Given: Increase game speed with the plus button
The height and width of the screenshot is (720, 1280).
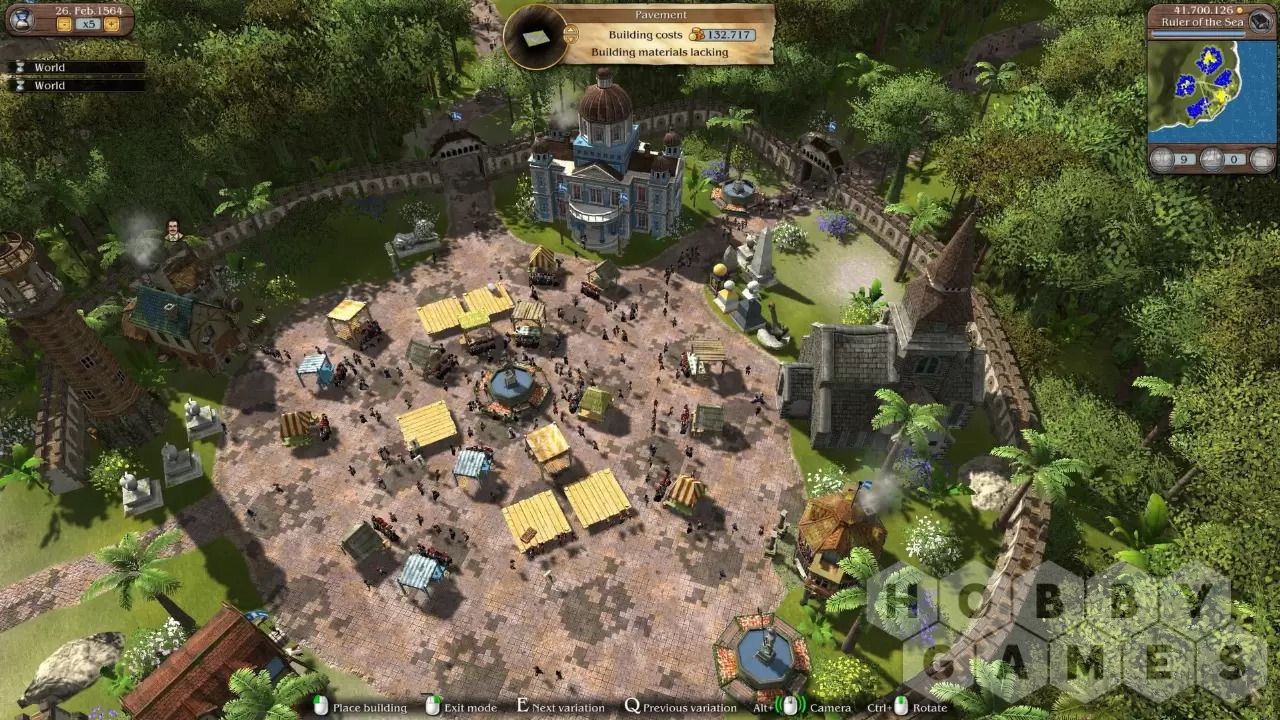Looking at the screenshot, I should [x=112, y=24].
